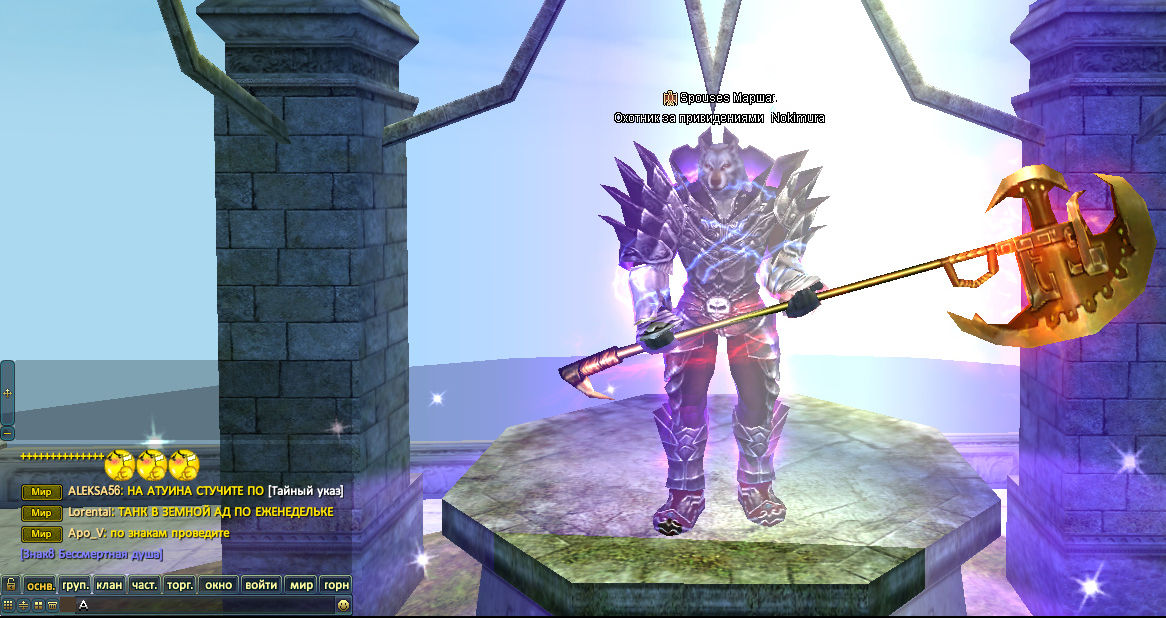The height and width of the screenshot is (618, 1166).
Task: Switch to the «торг.» trade chat tab
Action: tap(180, 585)
